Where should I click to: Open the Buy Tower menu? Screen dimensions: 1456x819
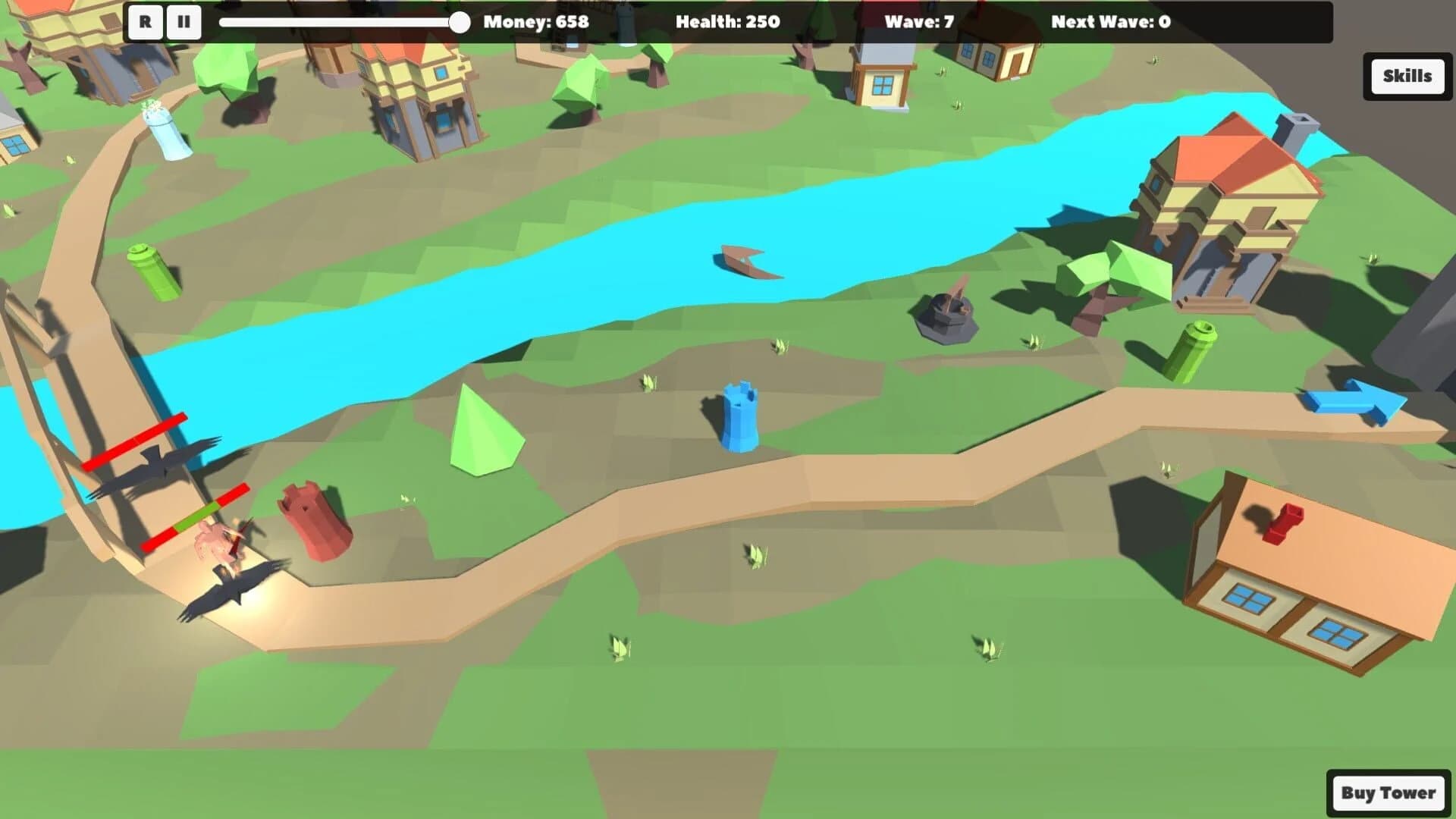click(x=1389, y=792)
